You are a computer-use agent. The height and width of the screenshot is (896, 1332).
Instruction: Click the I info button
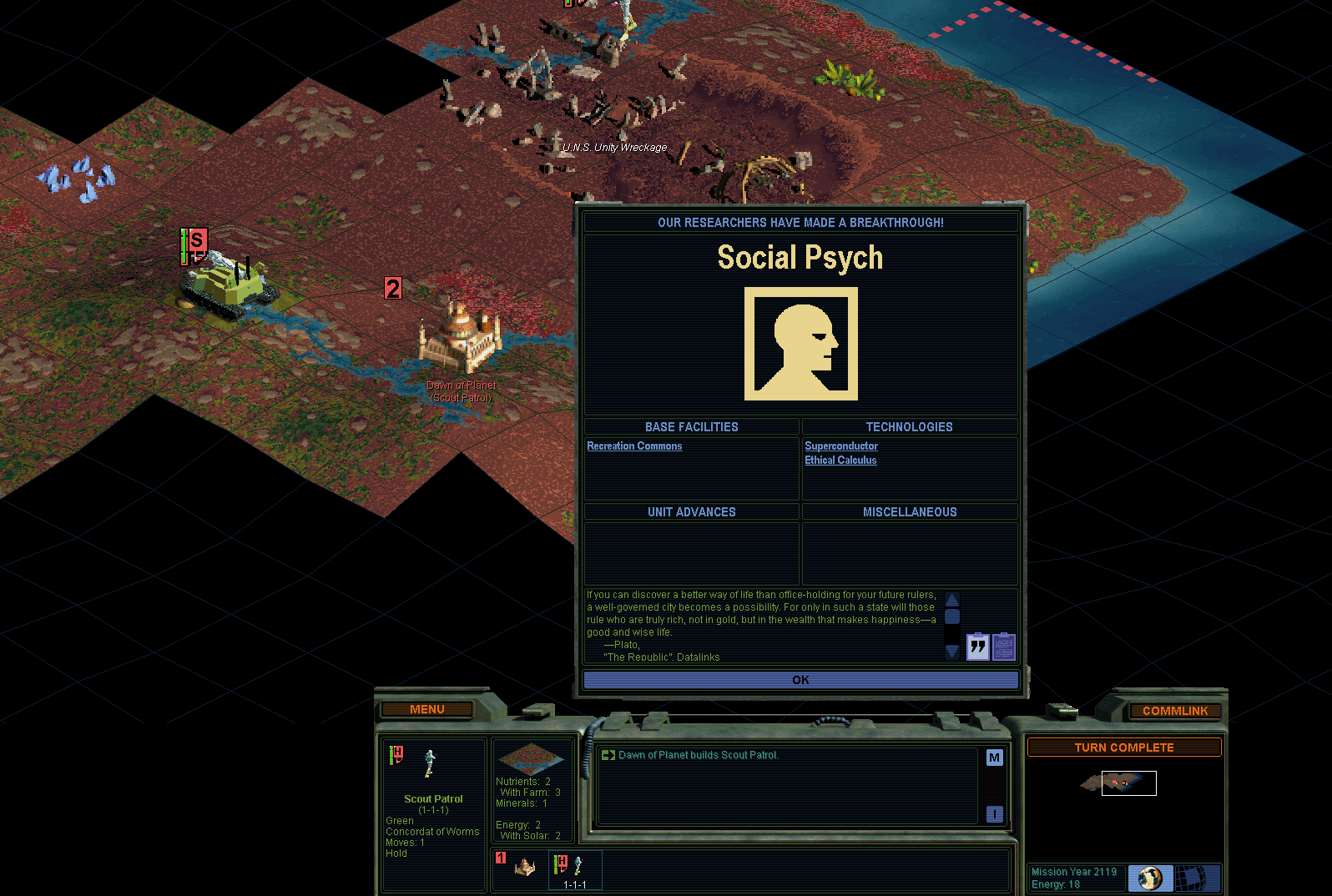pos(994,813)
